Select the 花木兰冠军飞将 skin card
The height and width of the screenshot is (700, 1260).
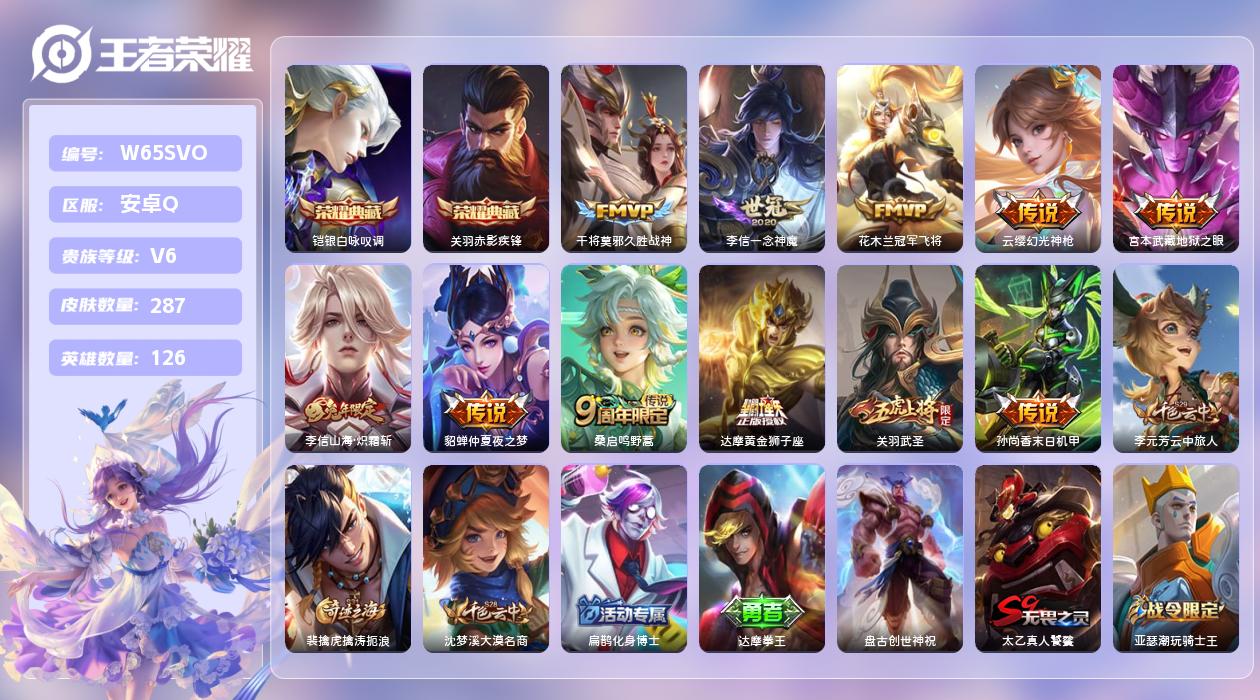coord(900,158)
